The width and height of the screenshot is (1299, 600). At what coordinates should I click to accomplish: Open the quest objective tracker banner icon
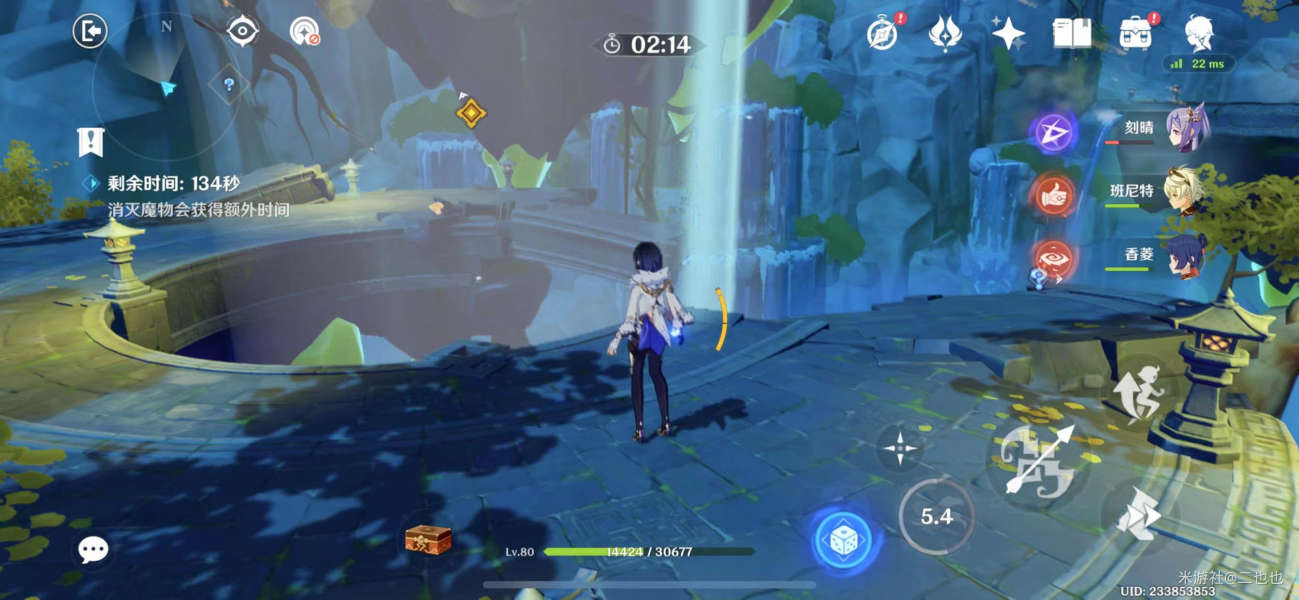tap(91, 142)
